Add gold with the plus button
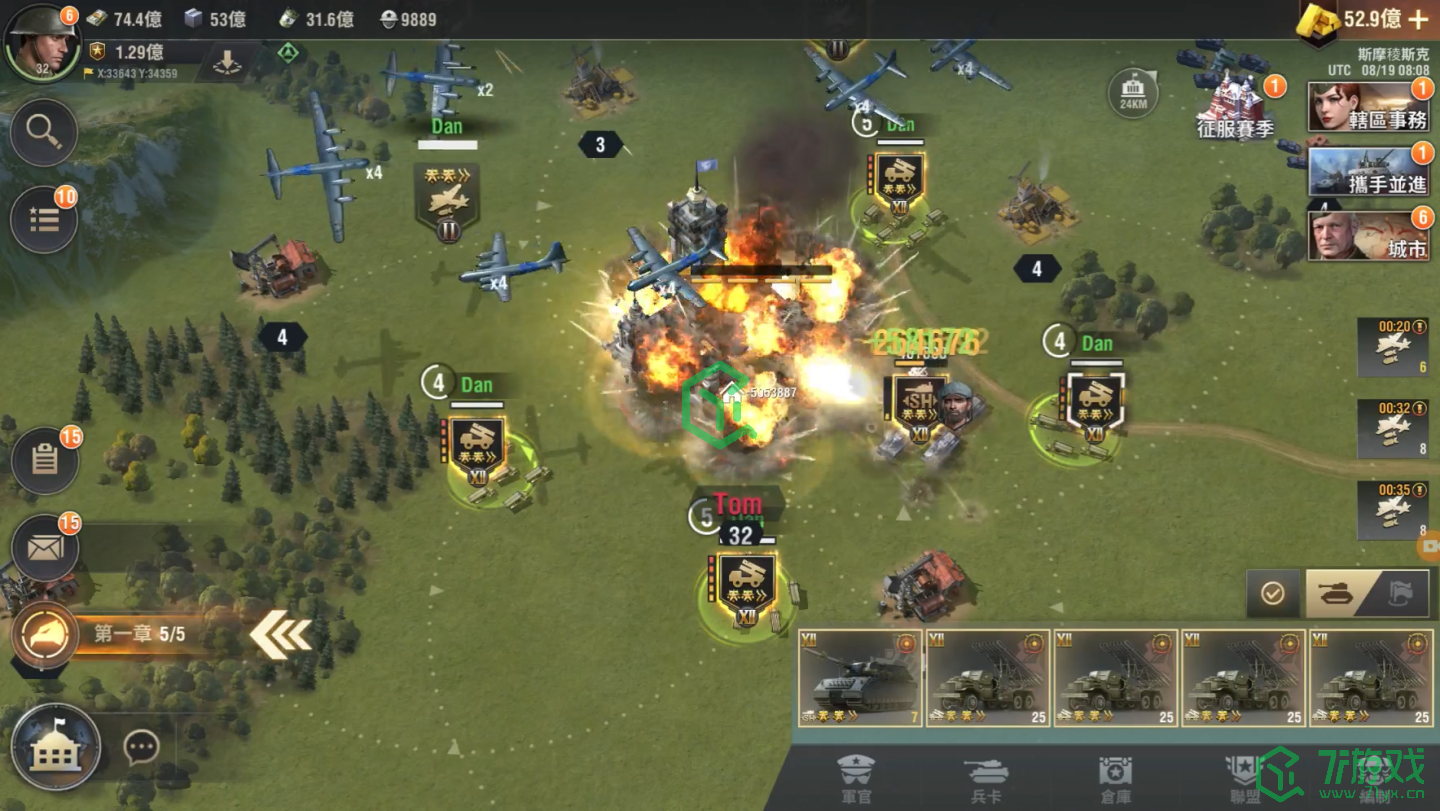This screenshot has width=1440, height=811. 1418,19
